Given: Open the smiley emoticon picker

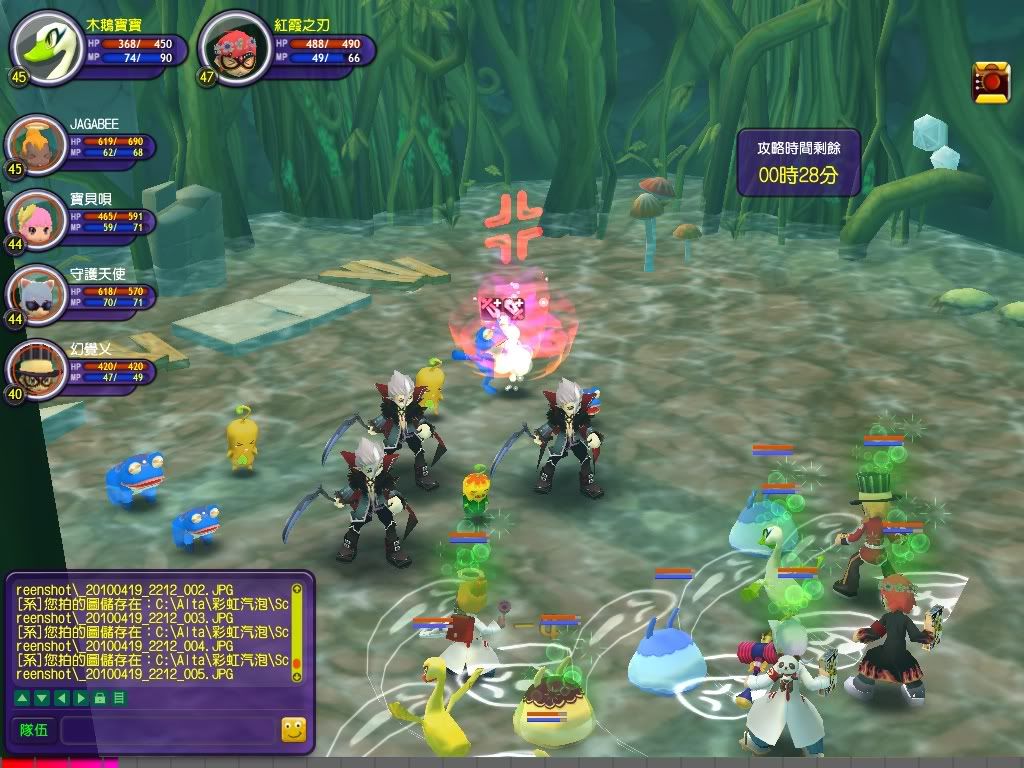Looking at the screenshot, I should pos(294,730).
